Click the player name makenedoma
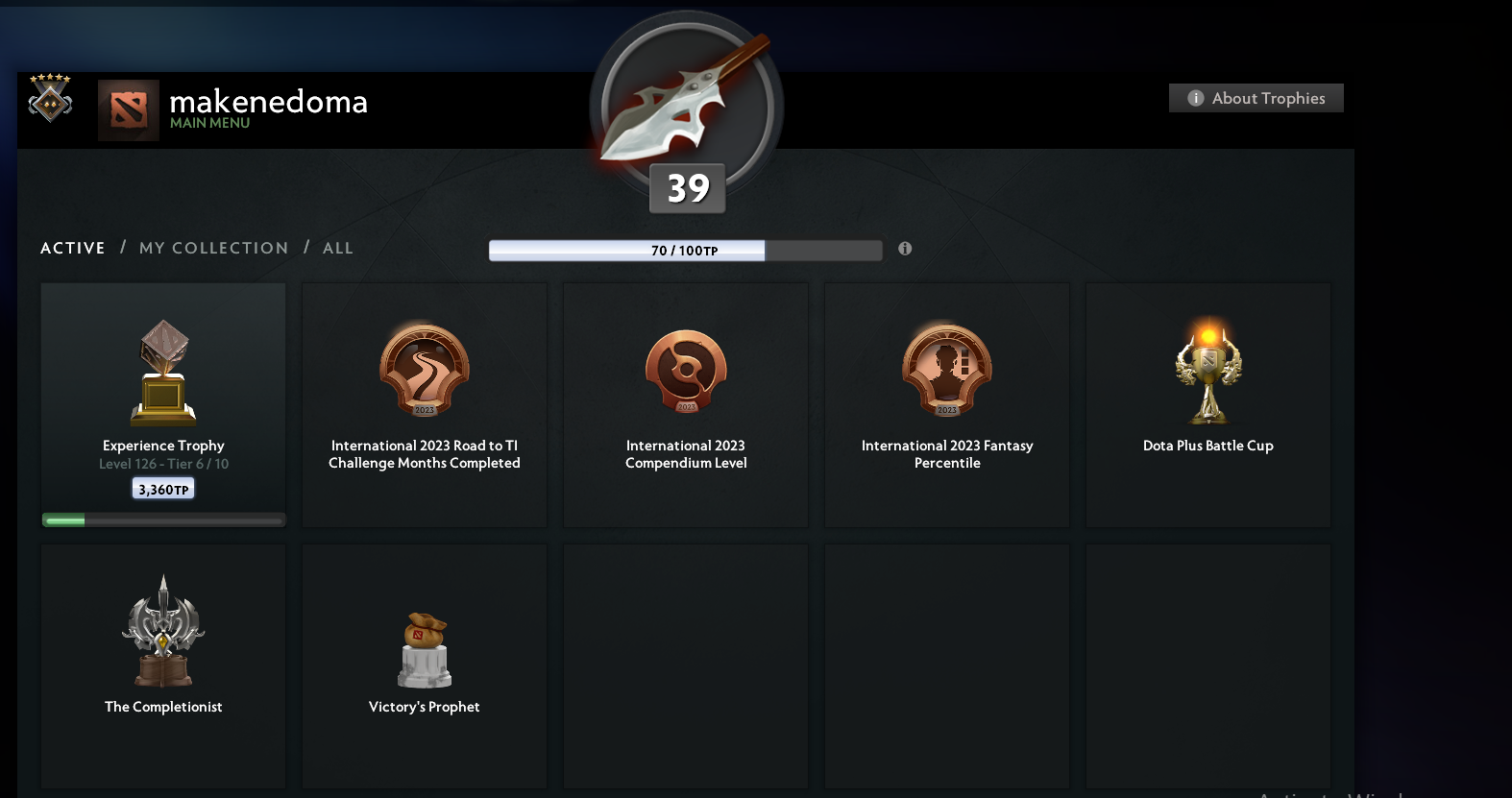The height and width of the screenshot is (798, 1512). click(268, 102)
